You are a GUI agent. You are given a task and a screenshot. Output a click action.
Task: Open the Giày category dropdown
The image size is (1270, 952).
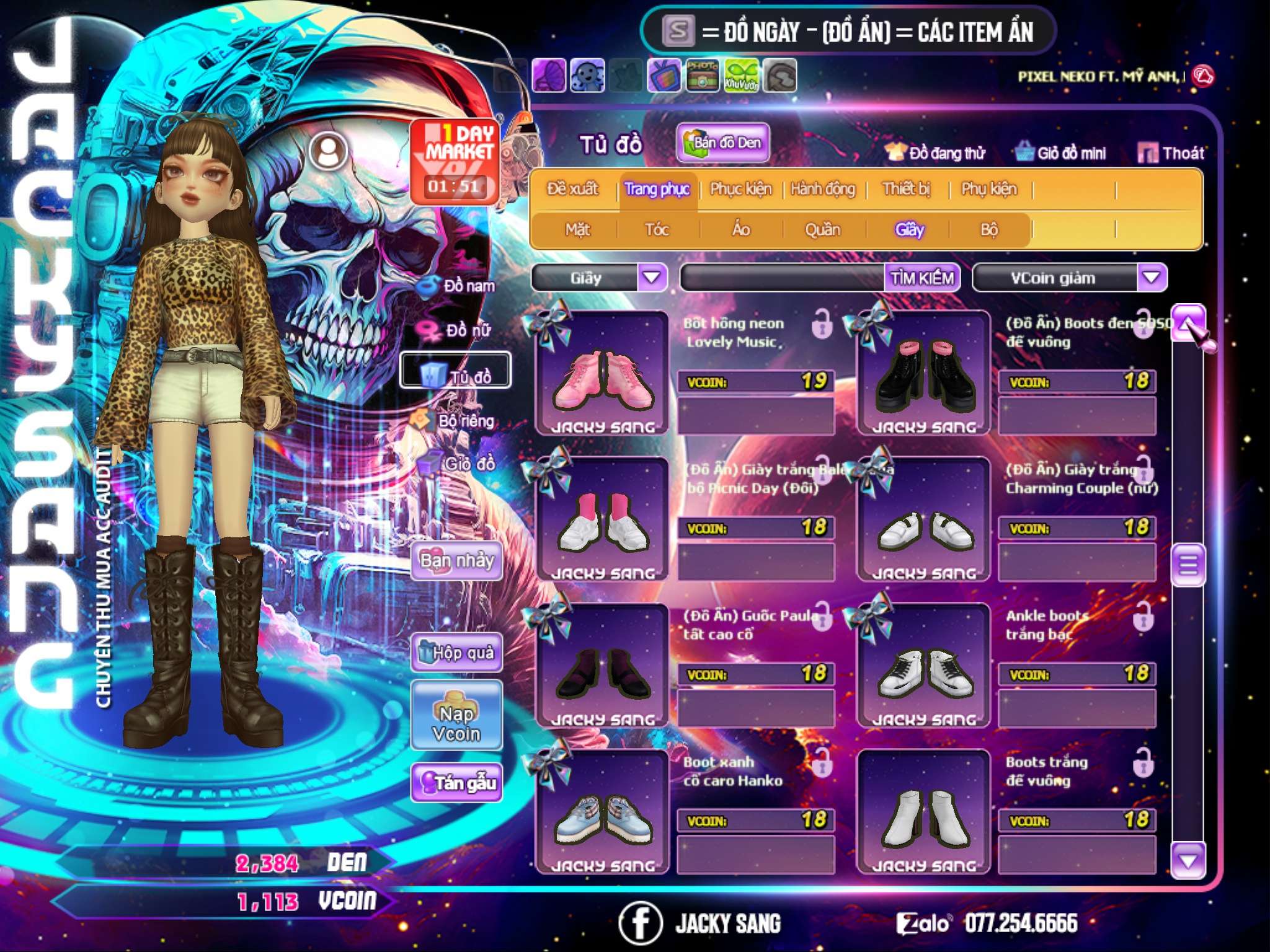(652, 278)
